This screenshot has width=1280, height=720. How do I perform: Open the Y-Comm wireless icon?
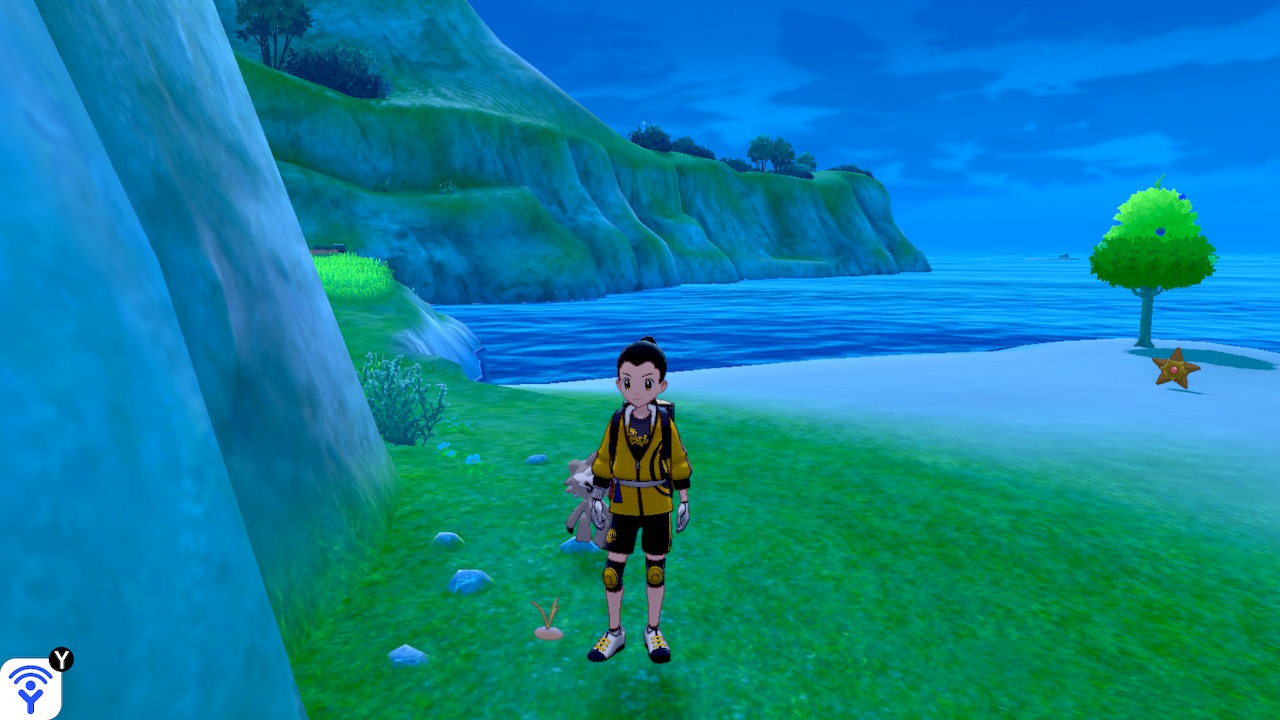pyautogui.click(x=30, y=688)
